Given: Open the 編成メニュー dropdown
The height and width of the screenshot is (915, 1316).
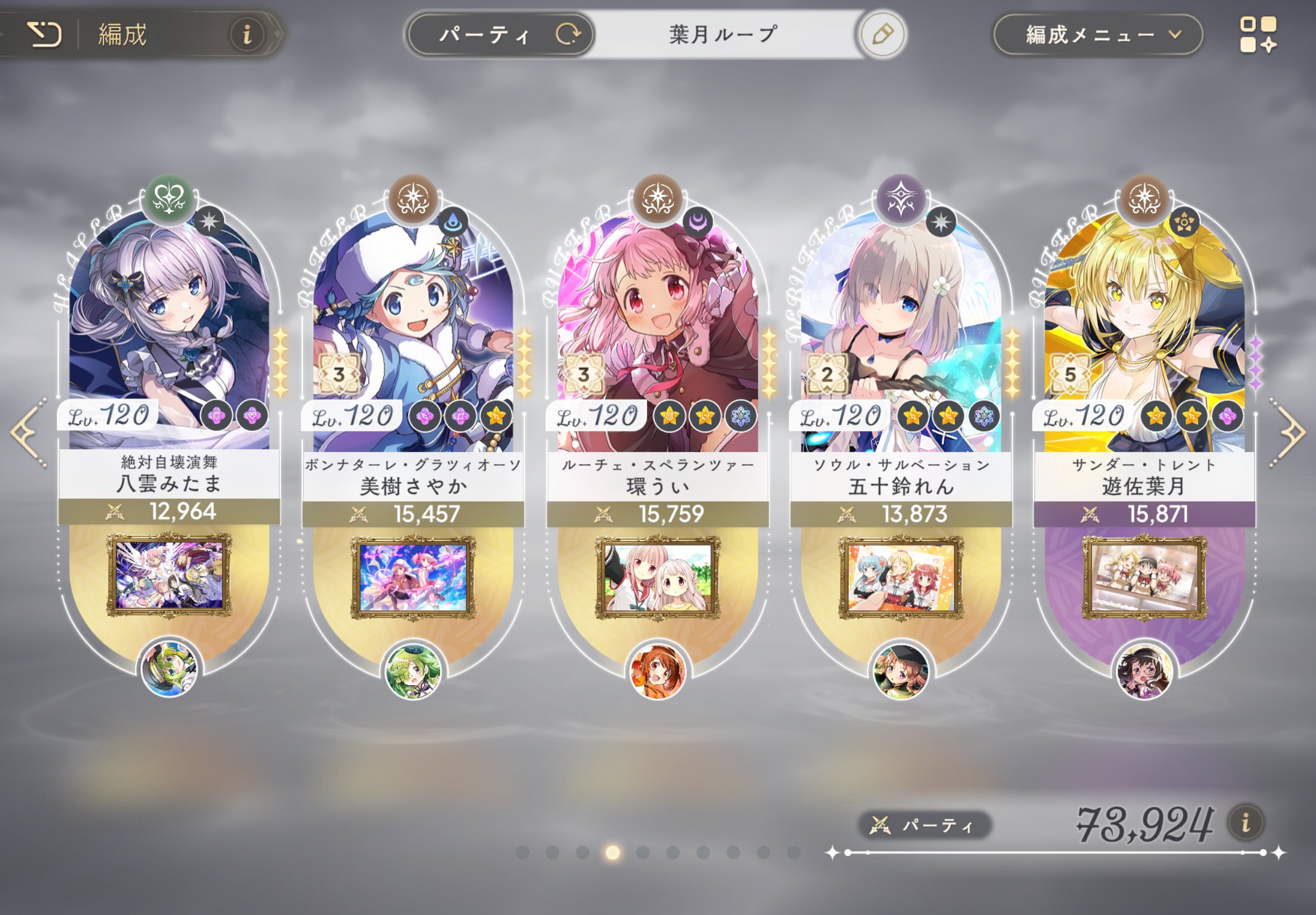Looking at the screenshot, I should (1097, 35).
